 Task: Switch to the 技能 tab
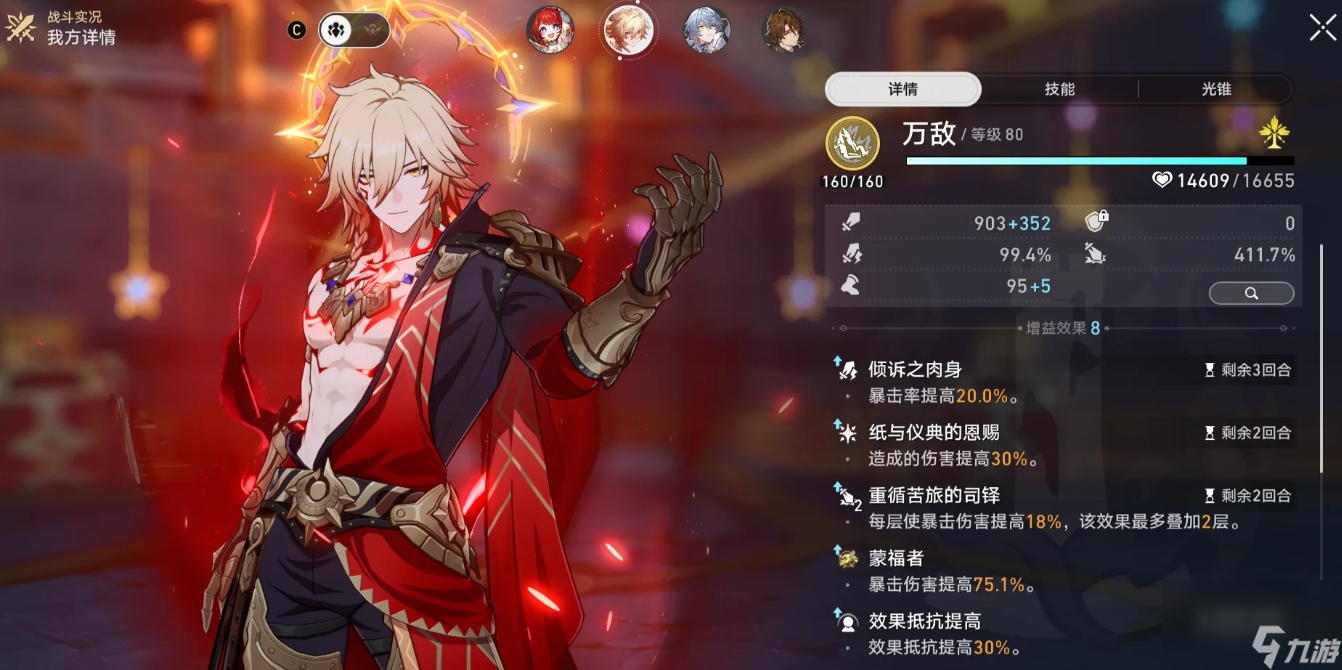tap(1059, 89)
